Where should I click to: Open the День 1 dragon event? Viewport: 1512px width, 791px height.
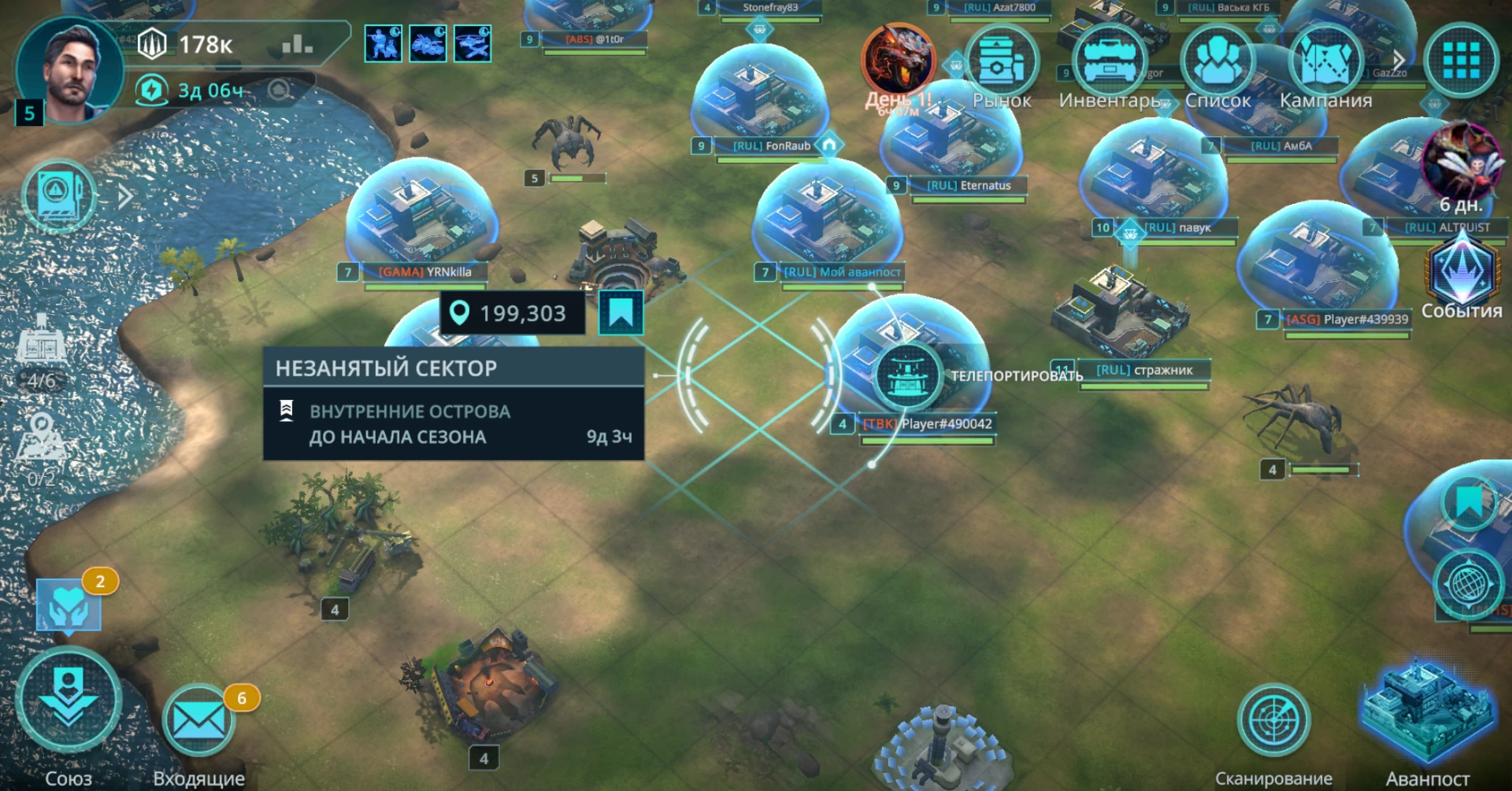(899, 61)
